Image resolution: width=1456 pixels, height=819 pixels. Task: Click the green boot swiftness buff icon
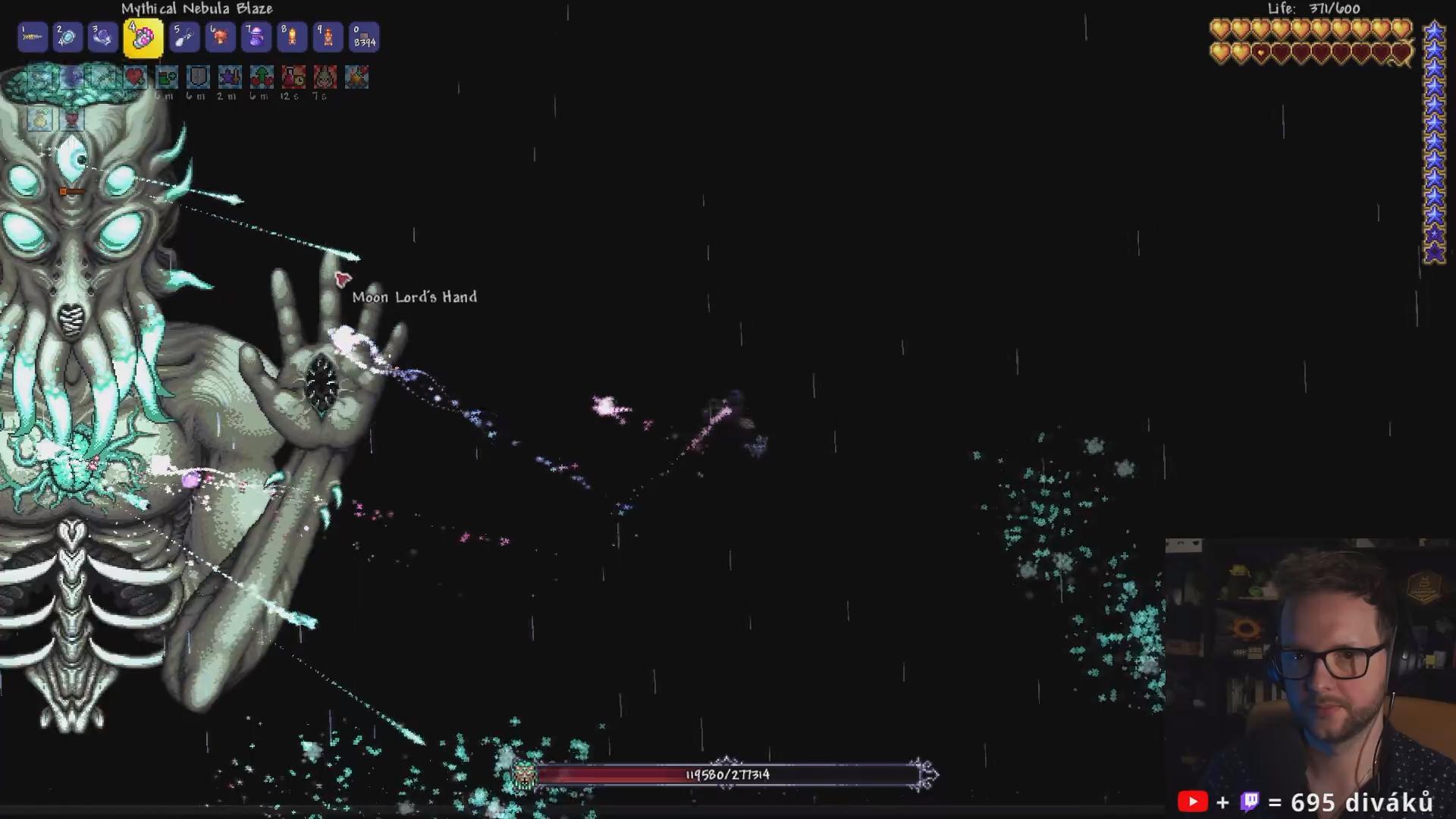click(166, 77)
